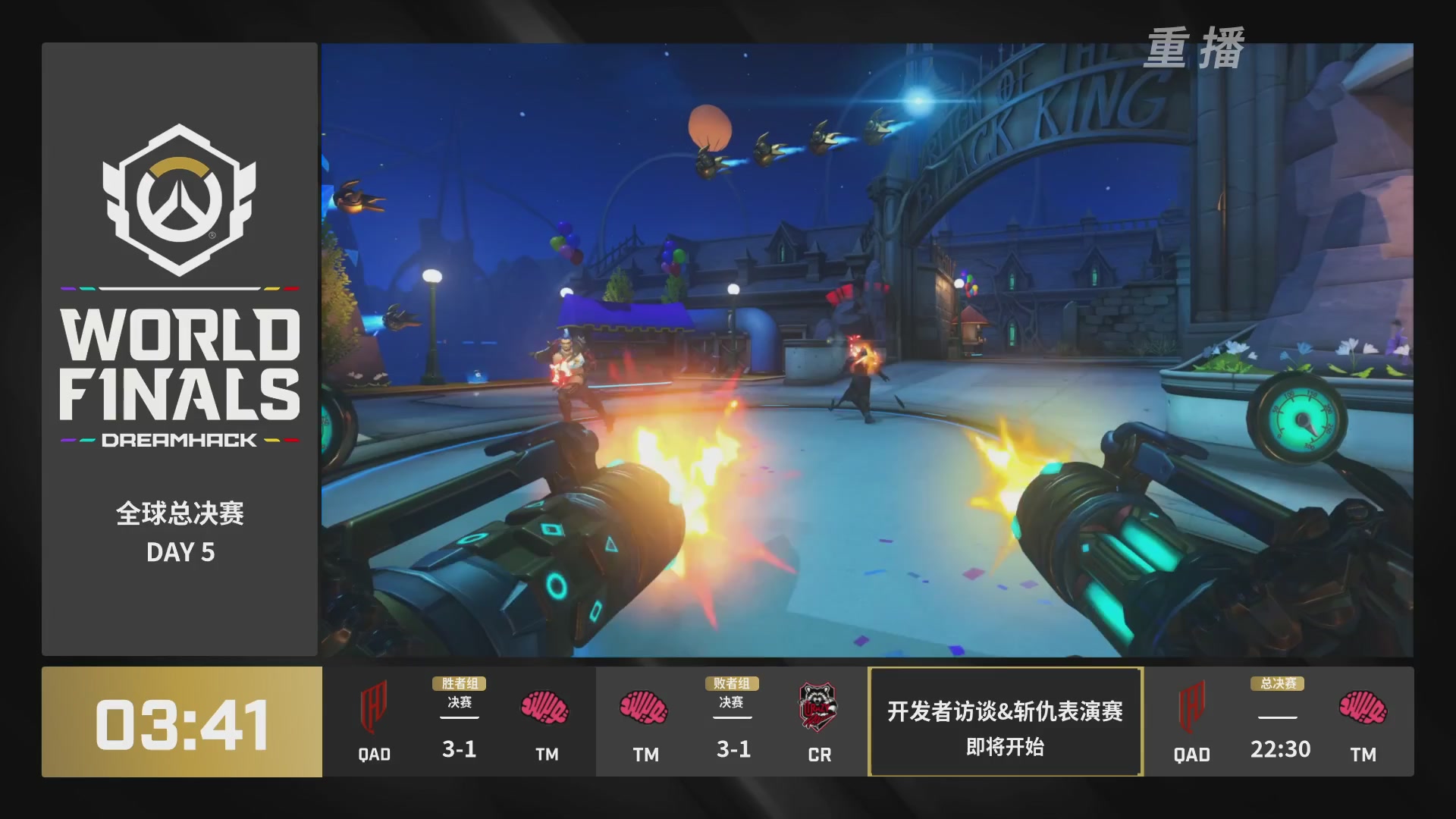Click the World Finals DreamHack logo
Image resolution: width=1456 pixels, height=819 pixels.
pyautogui.click(x=180, y=287)
